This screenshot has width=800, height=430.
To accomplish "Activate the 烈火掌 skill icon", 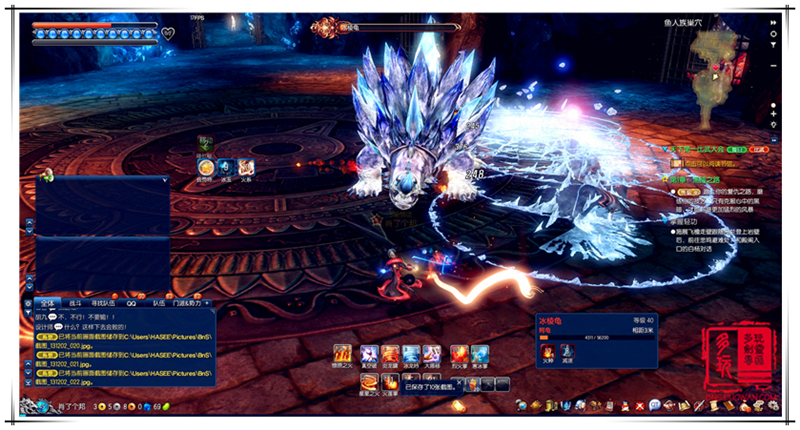I will [x=458, y=354].
